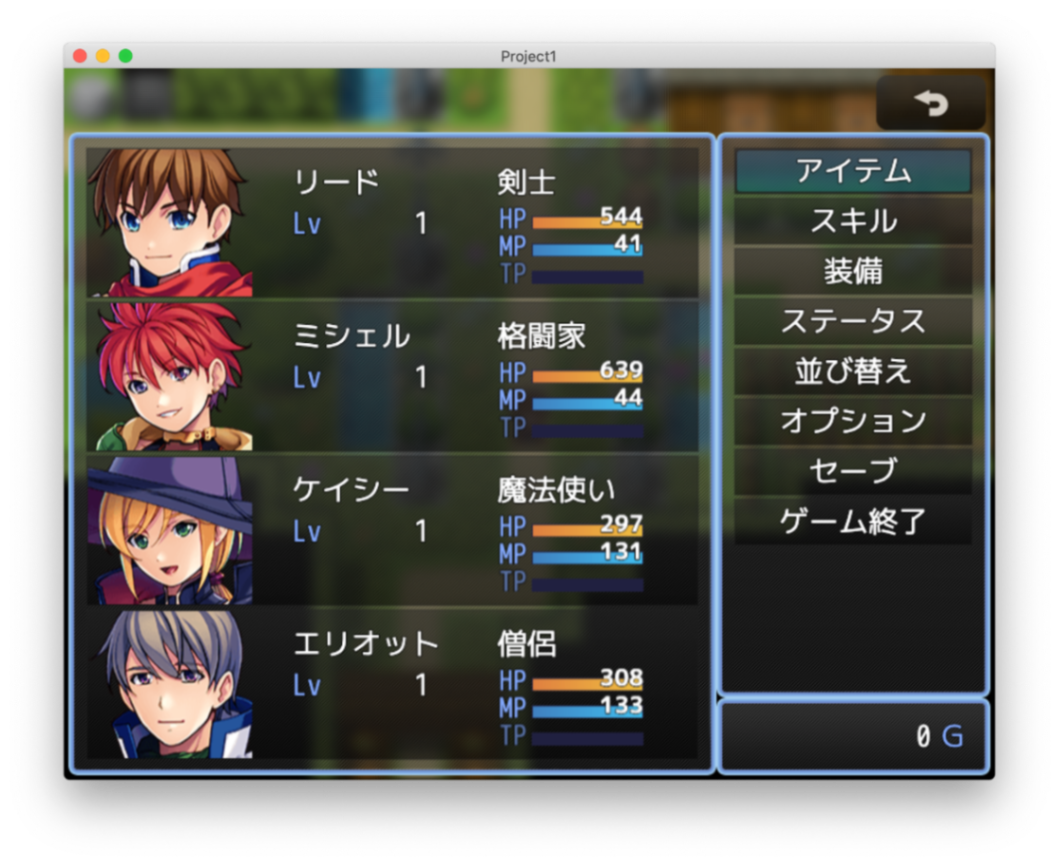The image size is (1058, 862).
Task: Select the スキル (Skill) command
Action: pyautogui.click(x=853, y=221)
